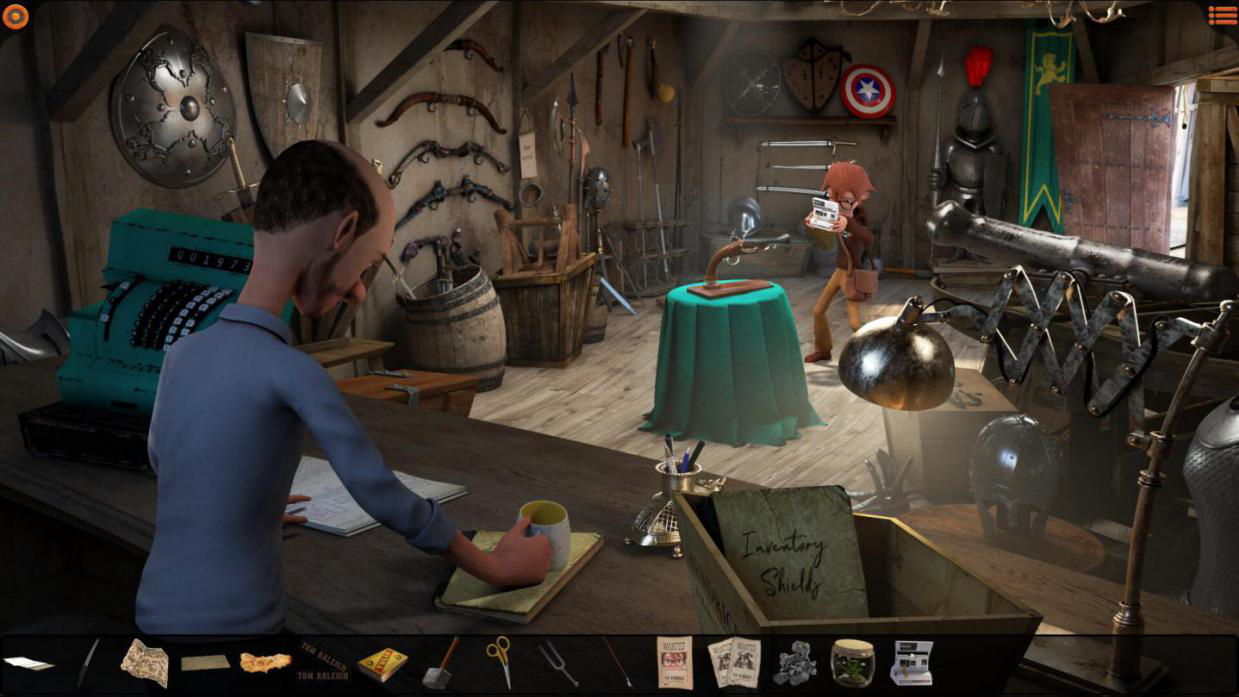Select the hammer in inventory
The image size is (1239, 697).
[440, 662]
